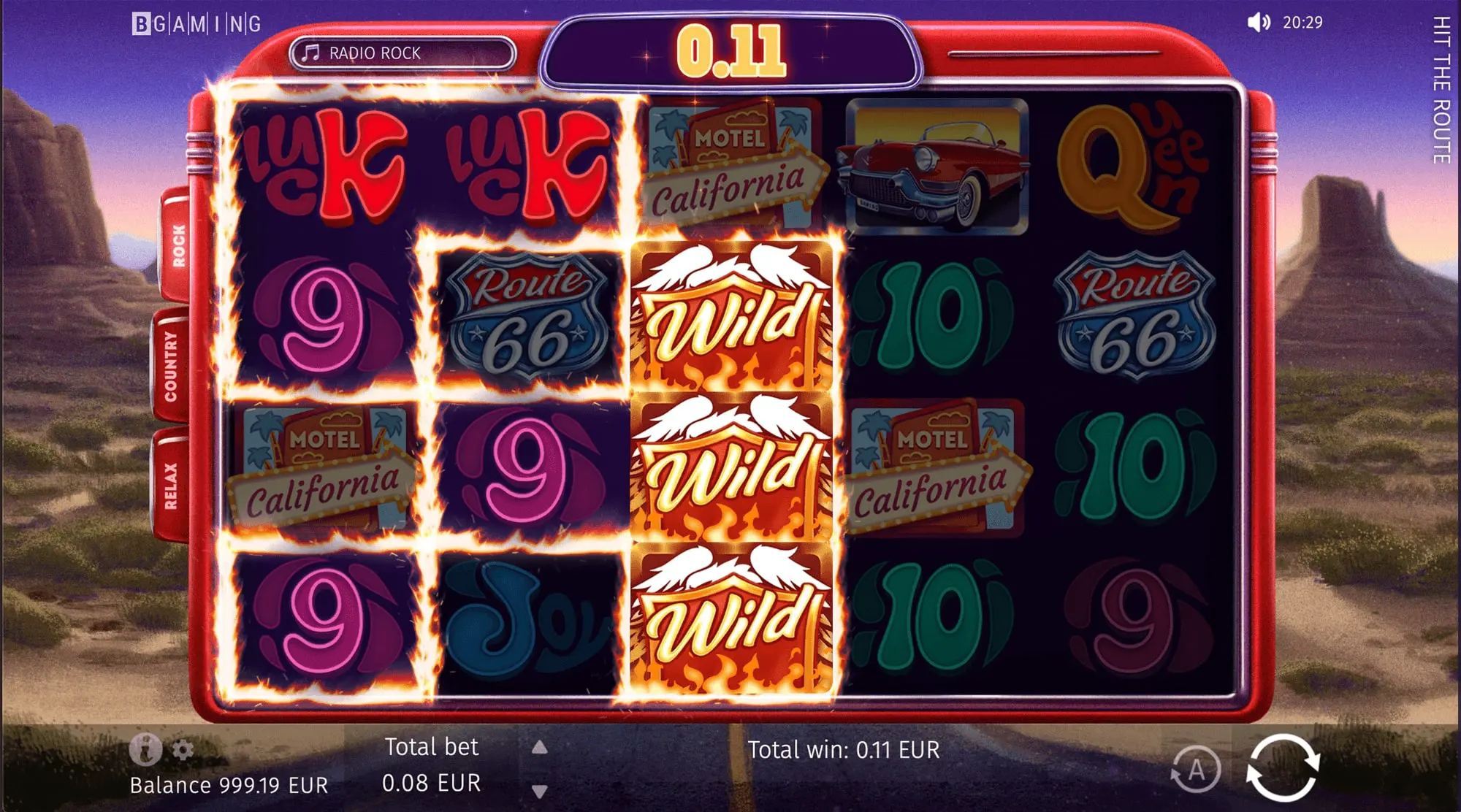The height and width of the screenshot is (812, 1461).
Task: Switch to the Country radio tab
Action: pyautogui.click(x=170, y=366)
